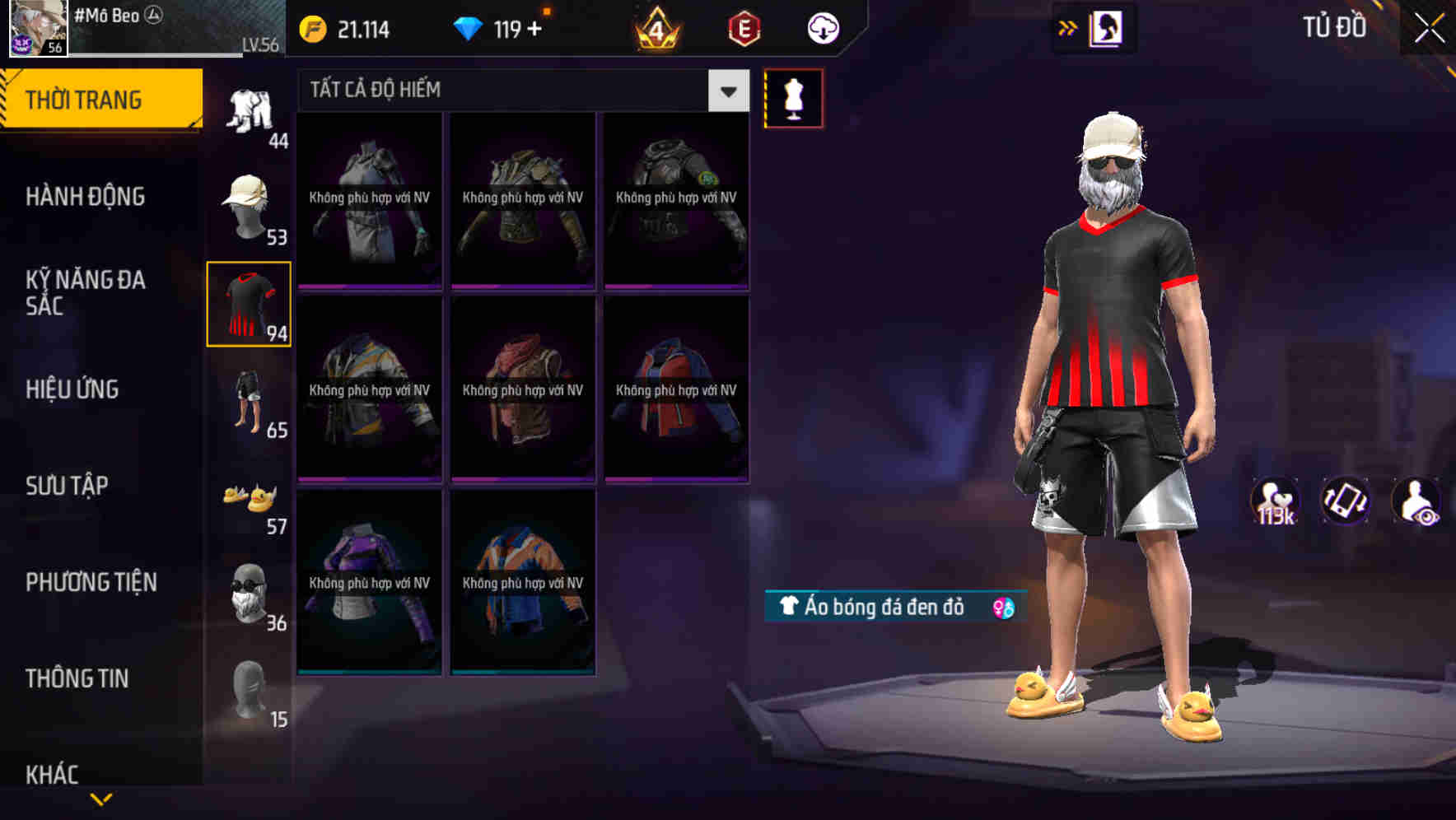1456x820 pixels.
Task: Switch to the HIỆU ỨNG tab
Action: [72, 389]
